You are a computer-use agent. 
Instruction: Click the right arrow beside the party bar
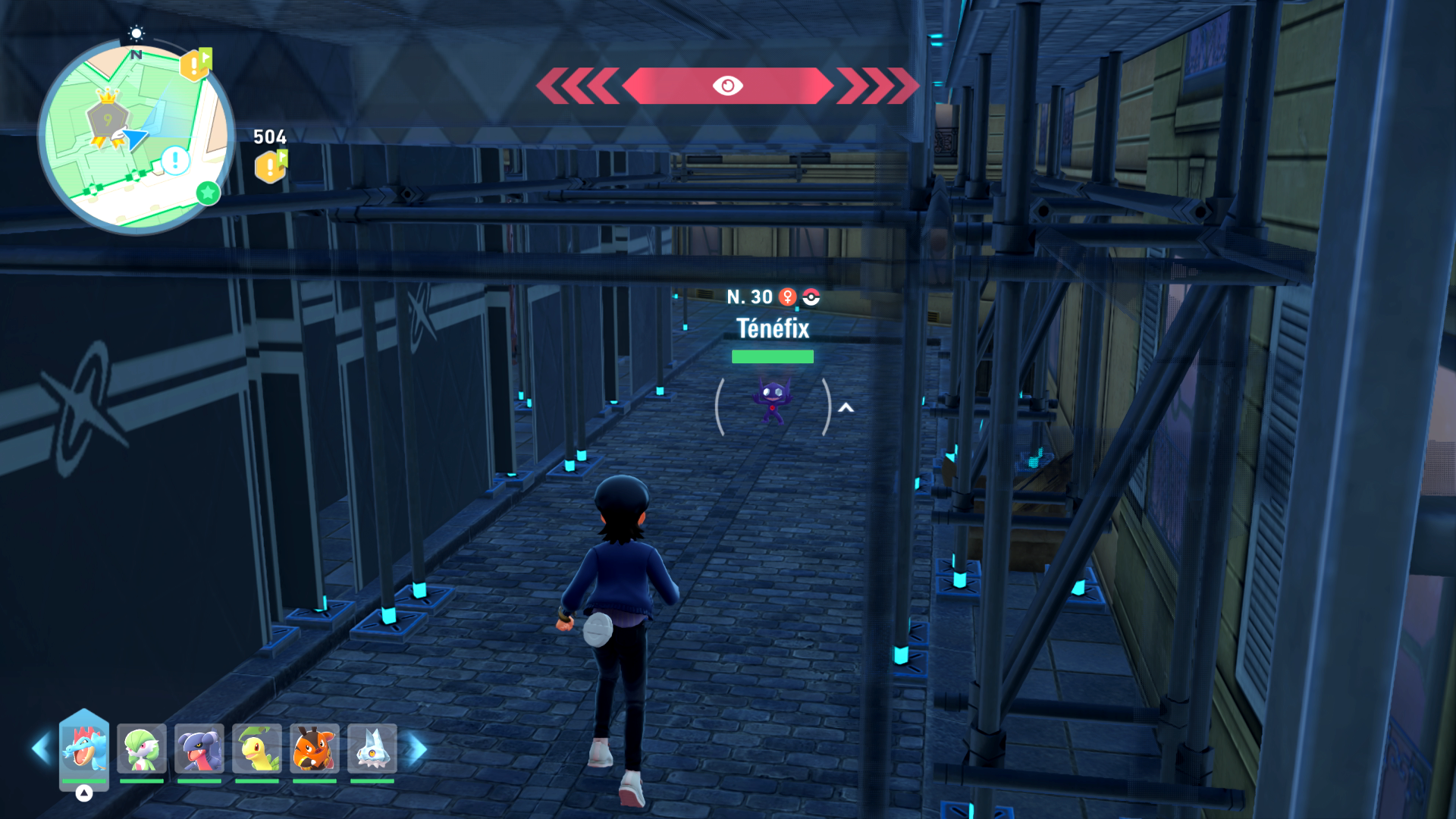pos(416,749)
